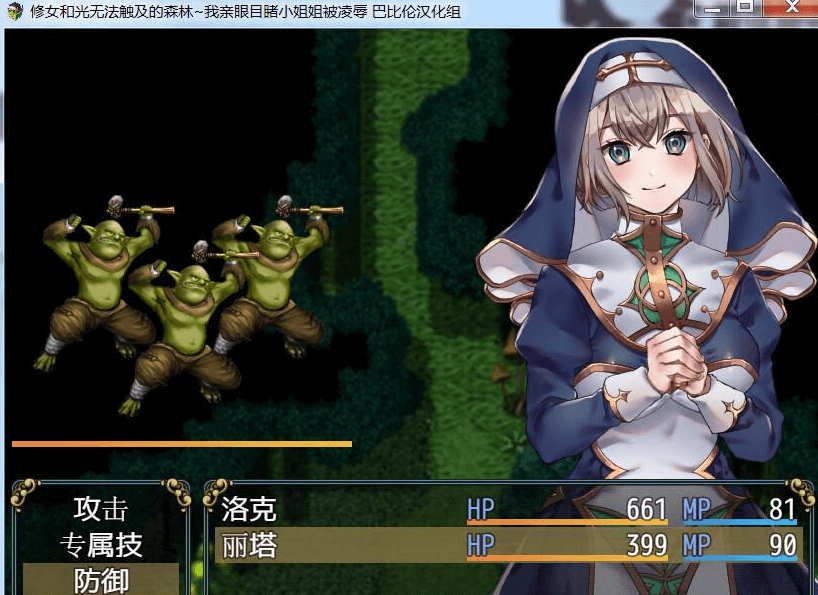Choose the 专属技 (Special Skill) command

point(100,545)
